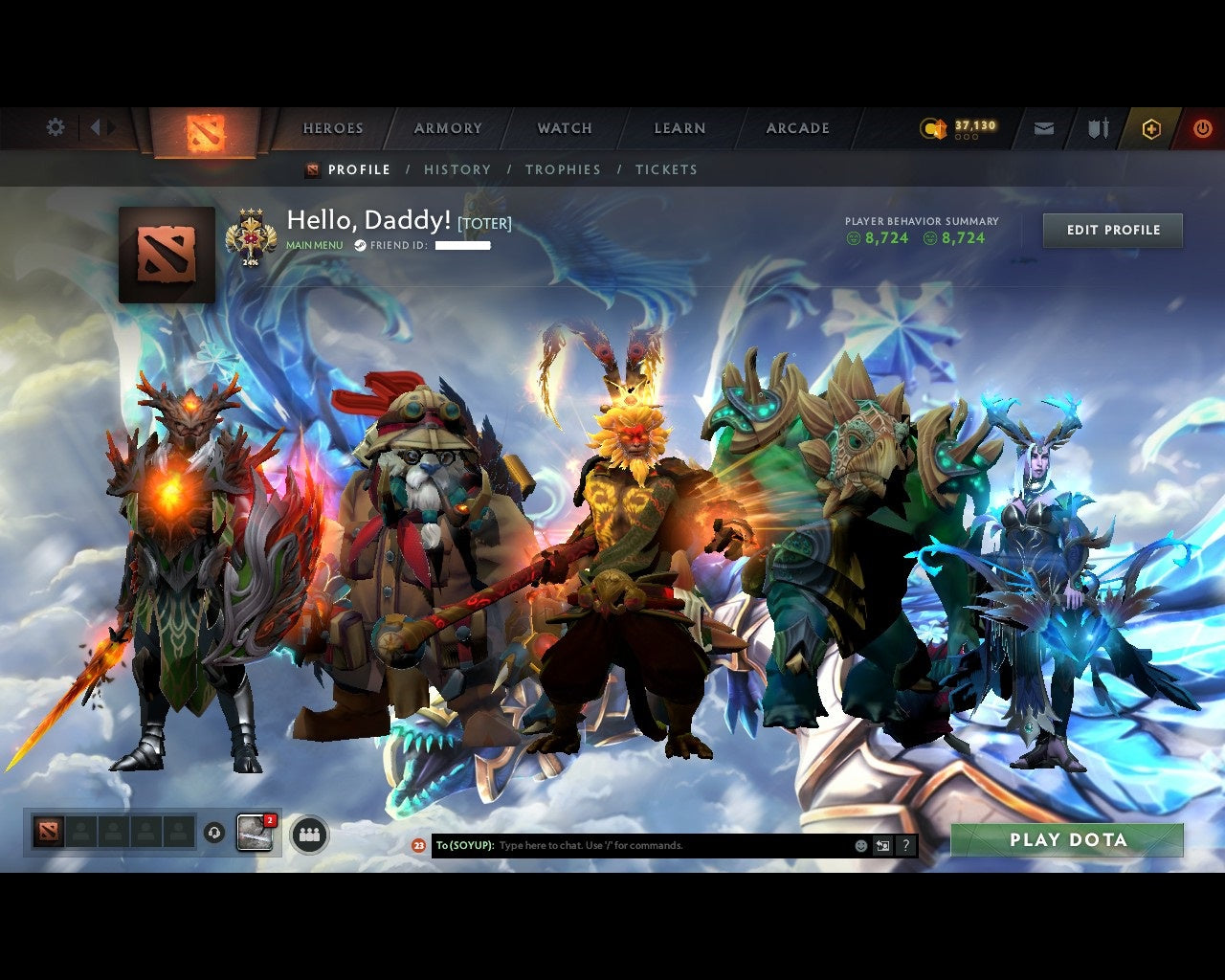The image size is (1225, 980).
Task: Open the settings gear menu
Action: pyautogui.click(x=55, y=126)
